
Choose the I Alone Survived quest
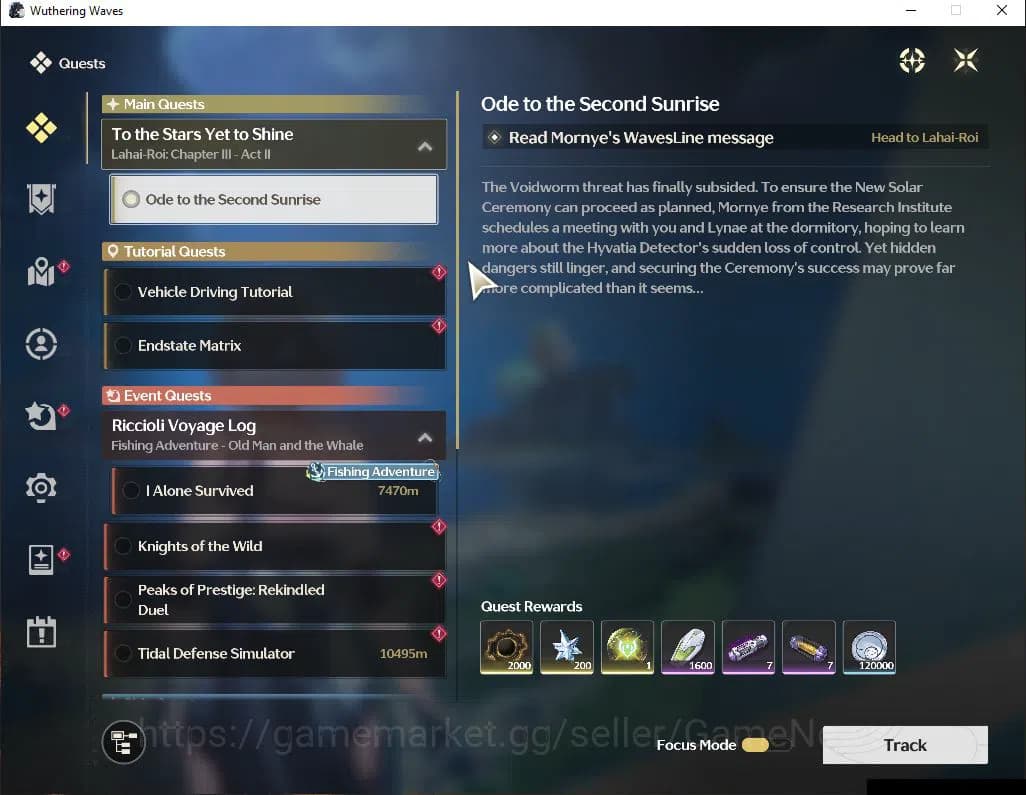pos(273,491)
